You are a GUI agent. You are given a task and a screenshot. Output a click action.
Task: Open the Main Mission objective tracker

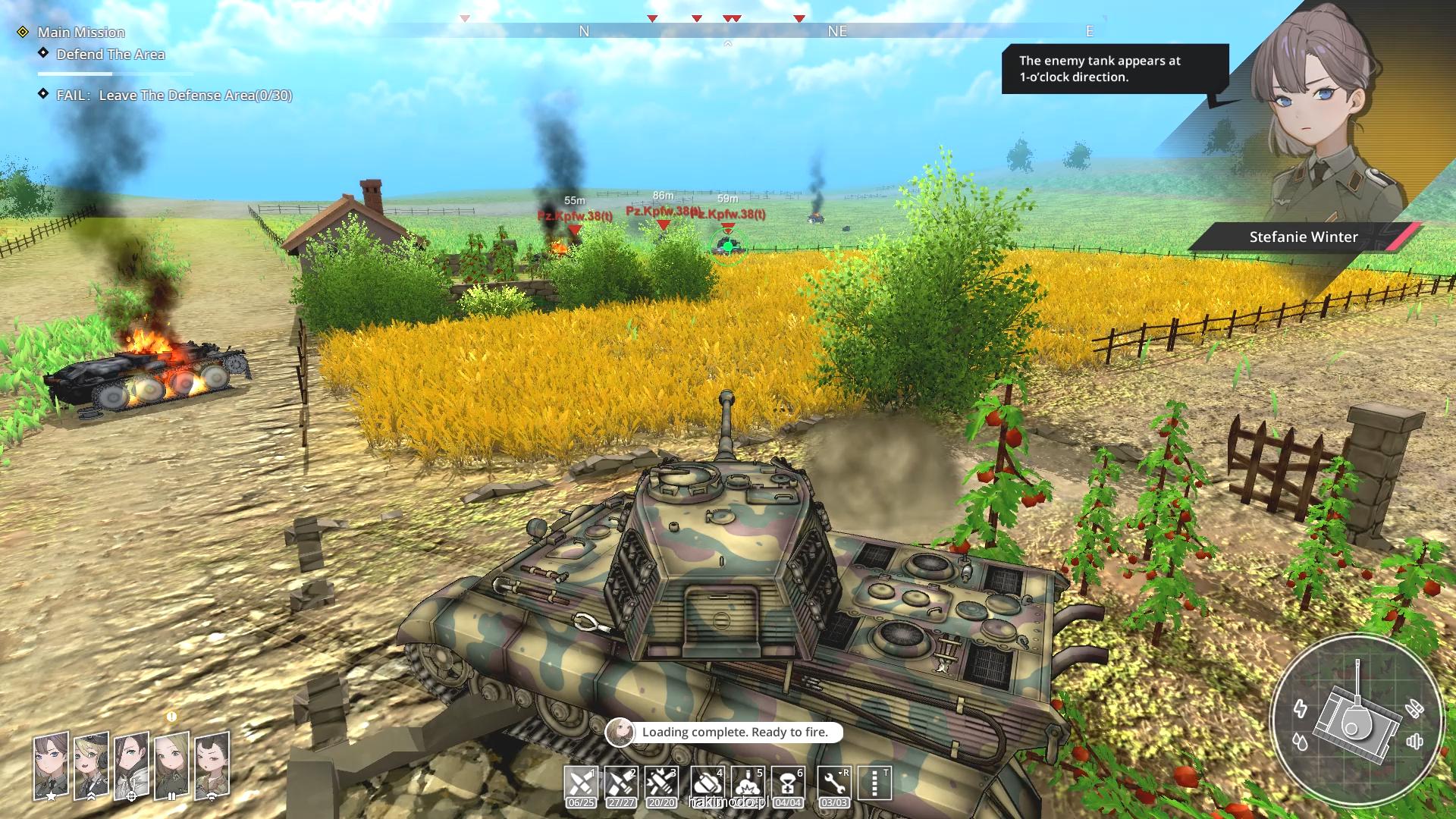coord(81,33)
